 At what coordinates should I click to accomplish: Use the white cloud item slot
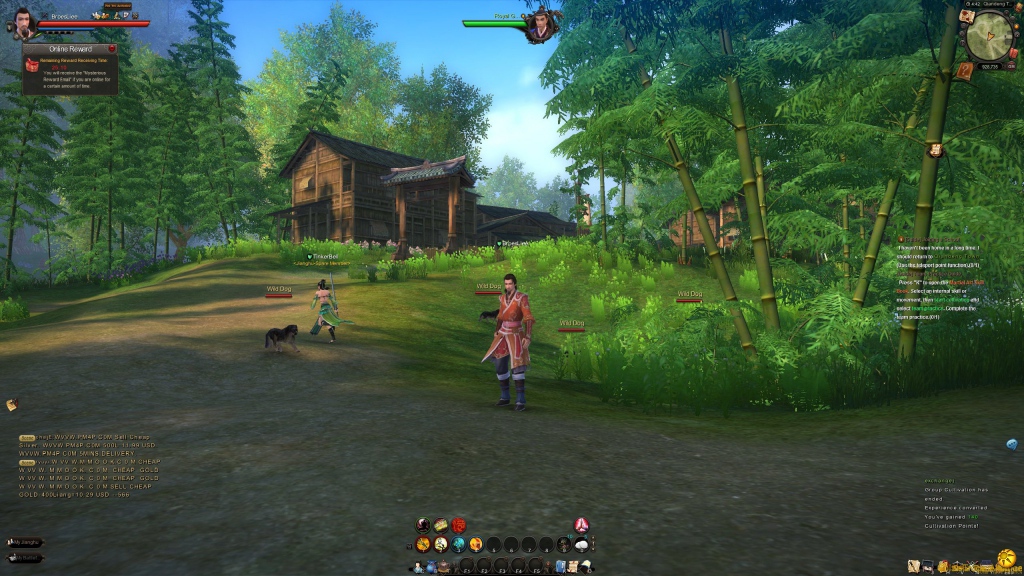(581, 544)
